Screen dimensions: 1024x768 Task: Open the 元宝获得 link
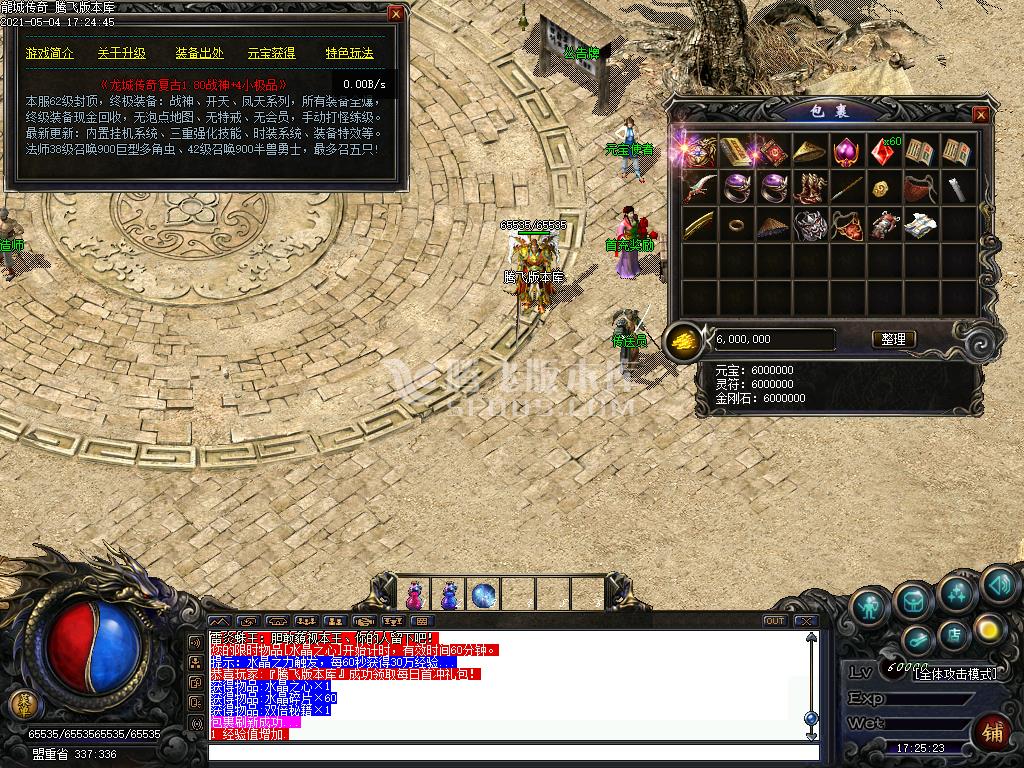coord(272,53)
